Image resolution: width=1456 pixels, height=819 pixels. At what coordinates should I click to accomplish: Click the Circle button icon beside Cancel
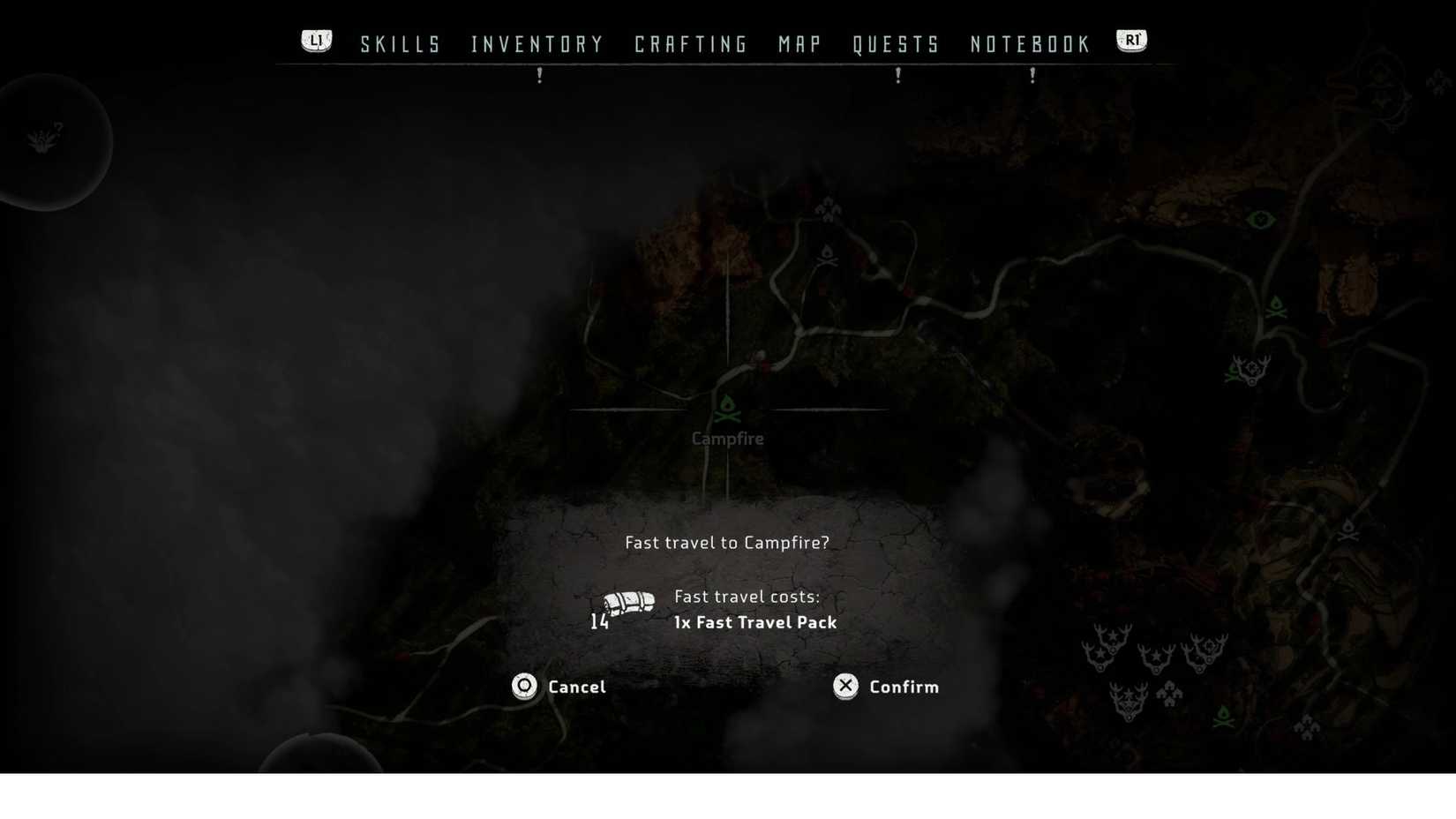click(523, 687)
